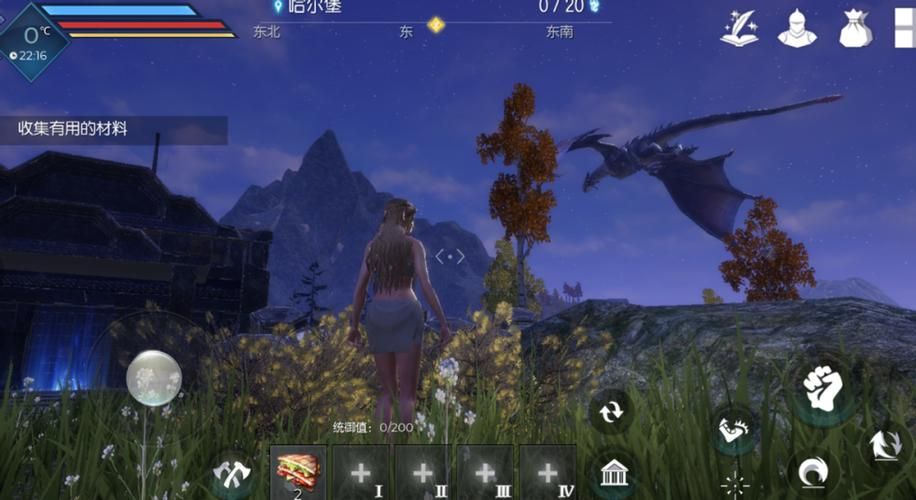Viewport: 916px width, 500px height.
Task: Tap the crosshair target icon
Action: click(x=736, y=485)
